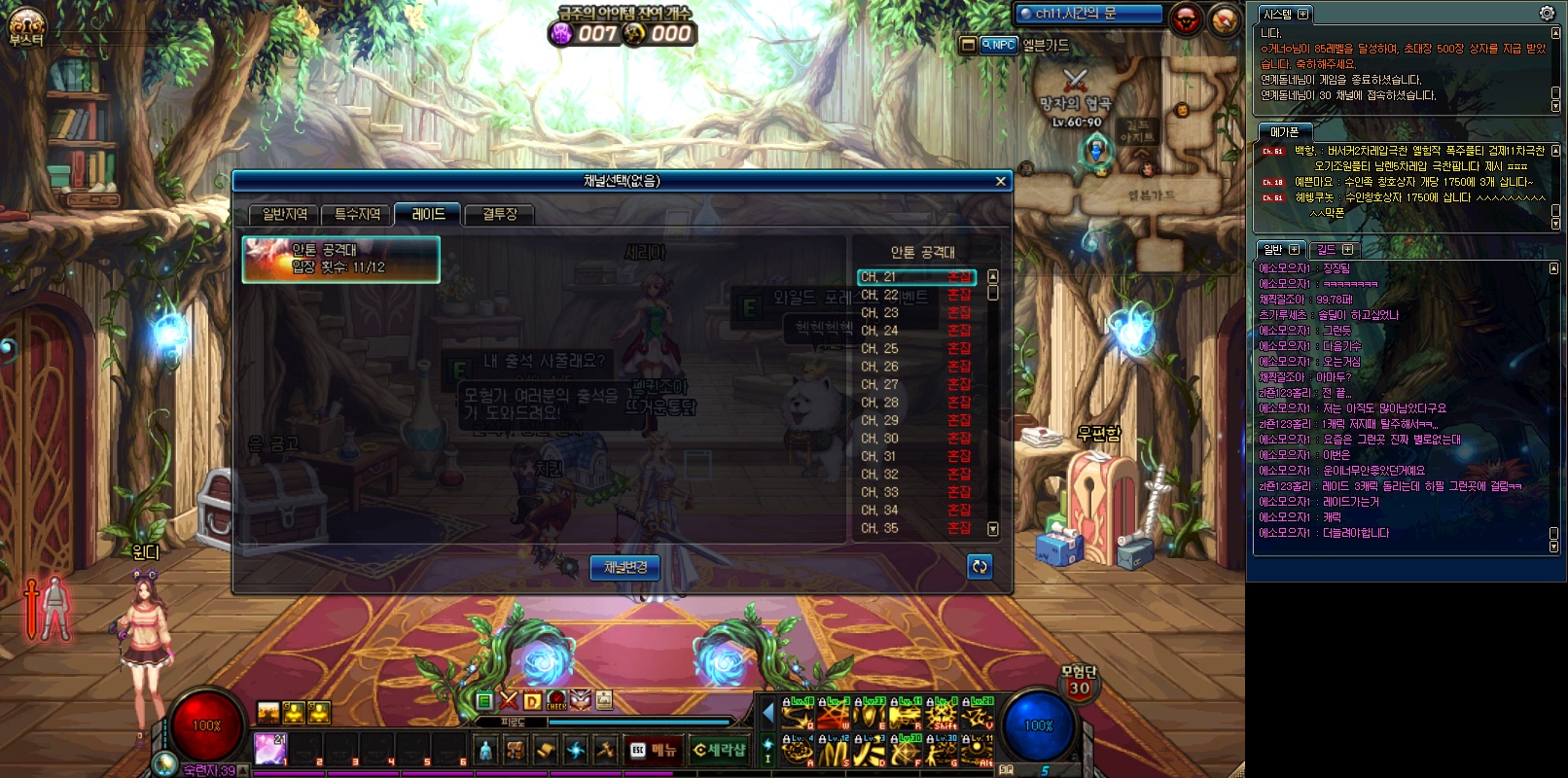Switch chat to the 길드 tab

coord(1333,250)
